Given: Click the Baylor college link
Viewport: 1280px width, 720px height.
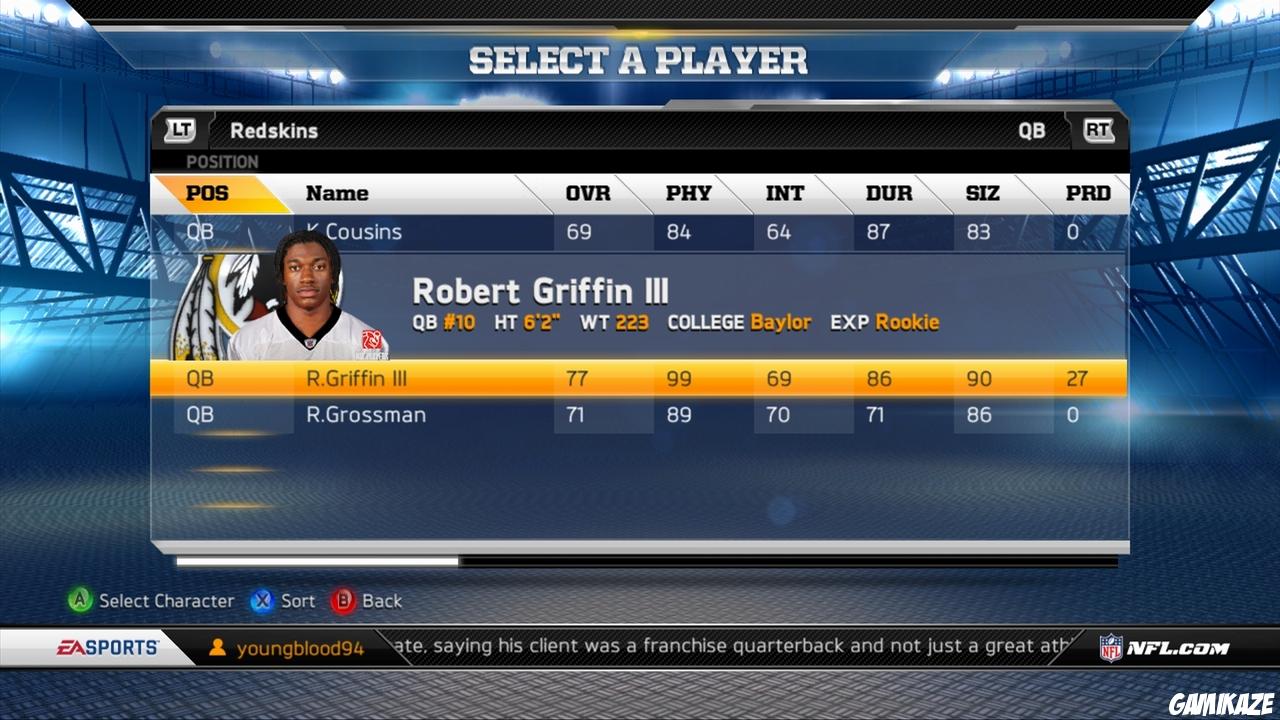Looking at the screenshot, I should tap(780, 322).
